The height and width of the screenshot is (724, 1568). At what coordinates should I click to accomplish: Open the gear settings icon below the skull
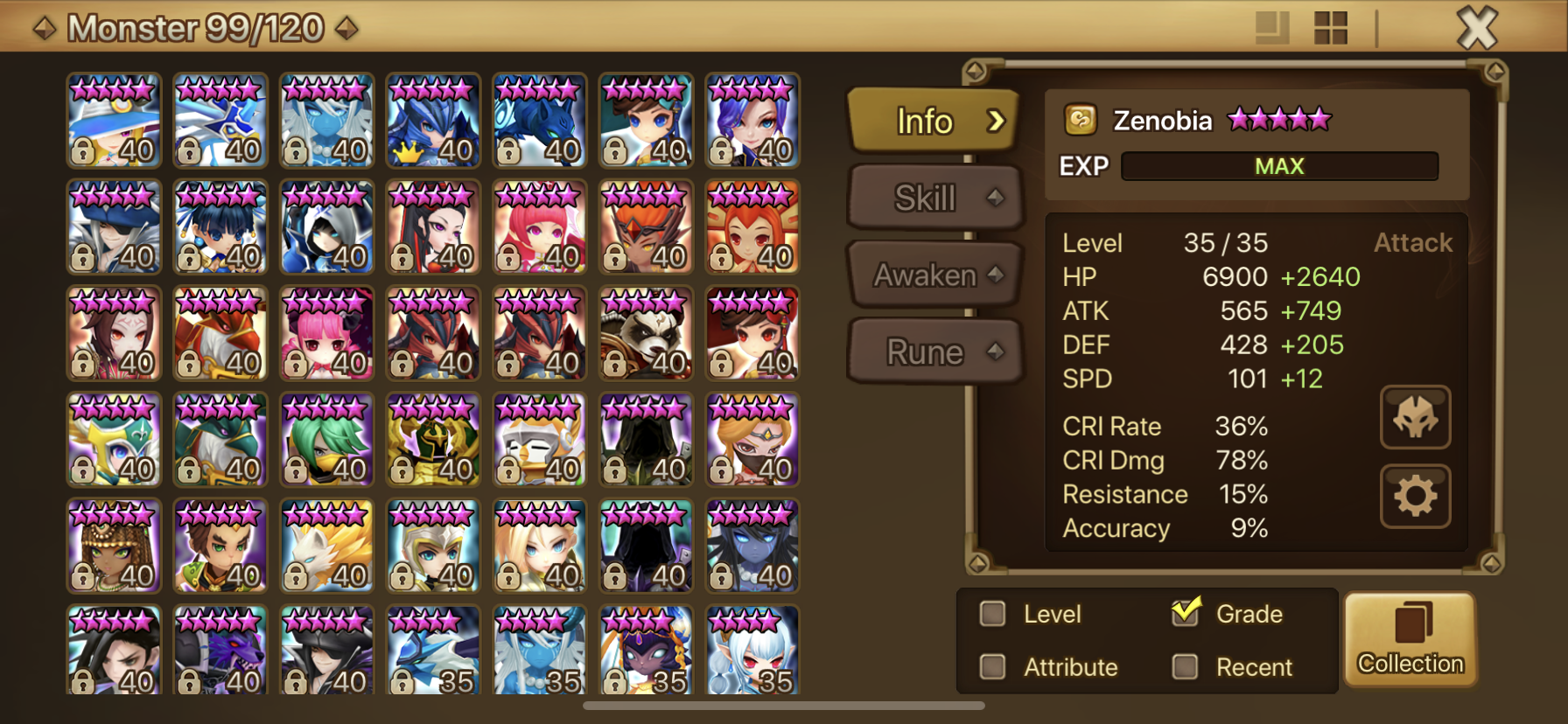pos(1416,496)
